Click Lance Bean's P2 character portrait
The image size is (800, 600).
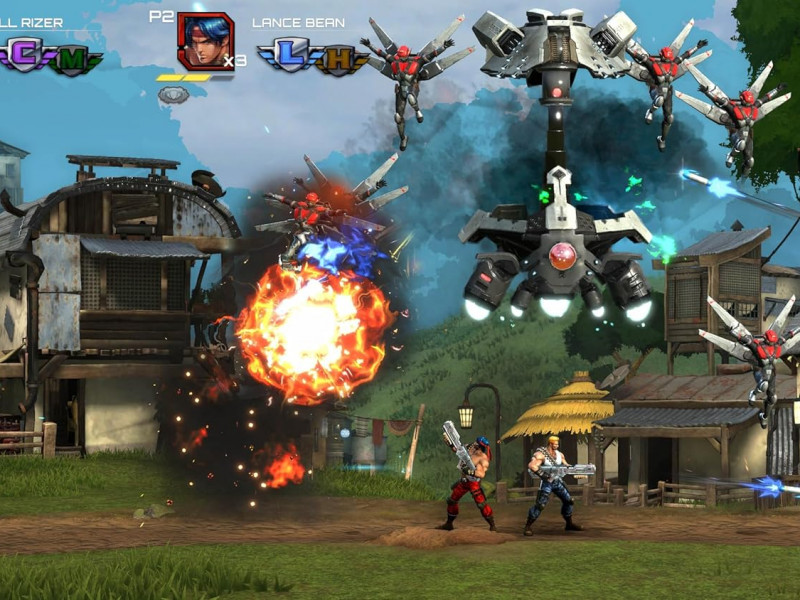(x=204, y=40)
